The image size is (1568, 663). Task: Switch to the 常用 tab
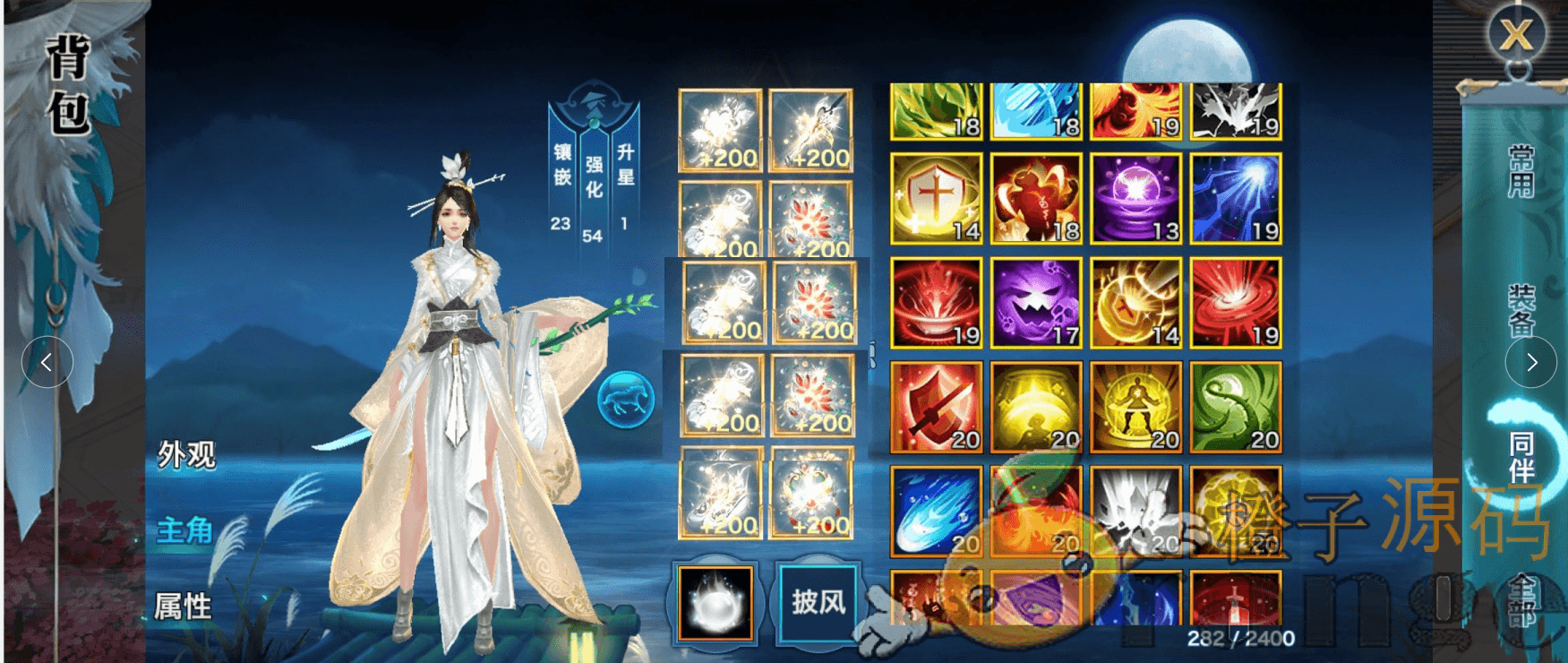click(1521, 170)
